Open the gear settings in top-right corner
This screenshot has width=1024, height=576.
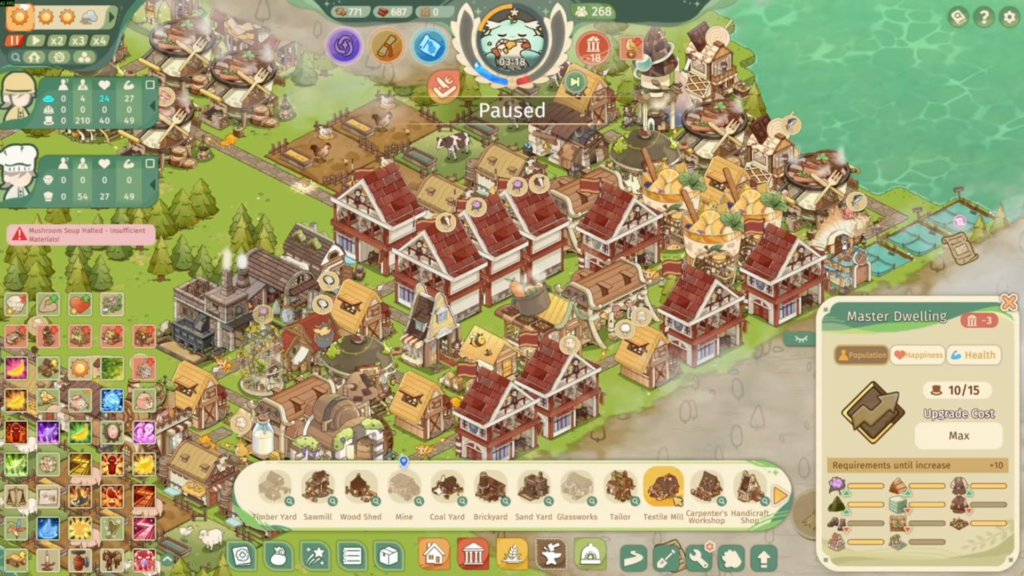tap(1007, 17)
